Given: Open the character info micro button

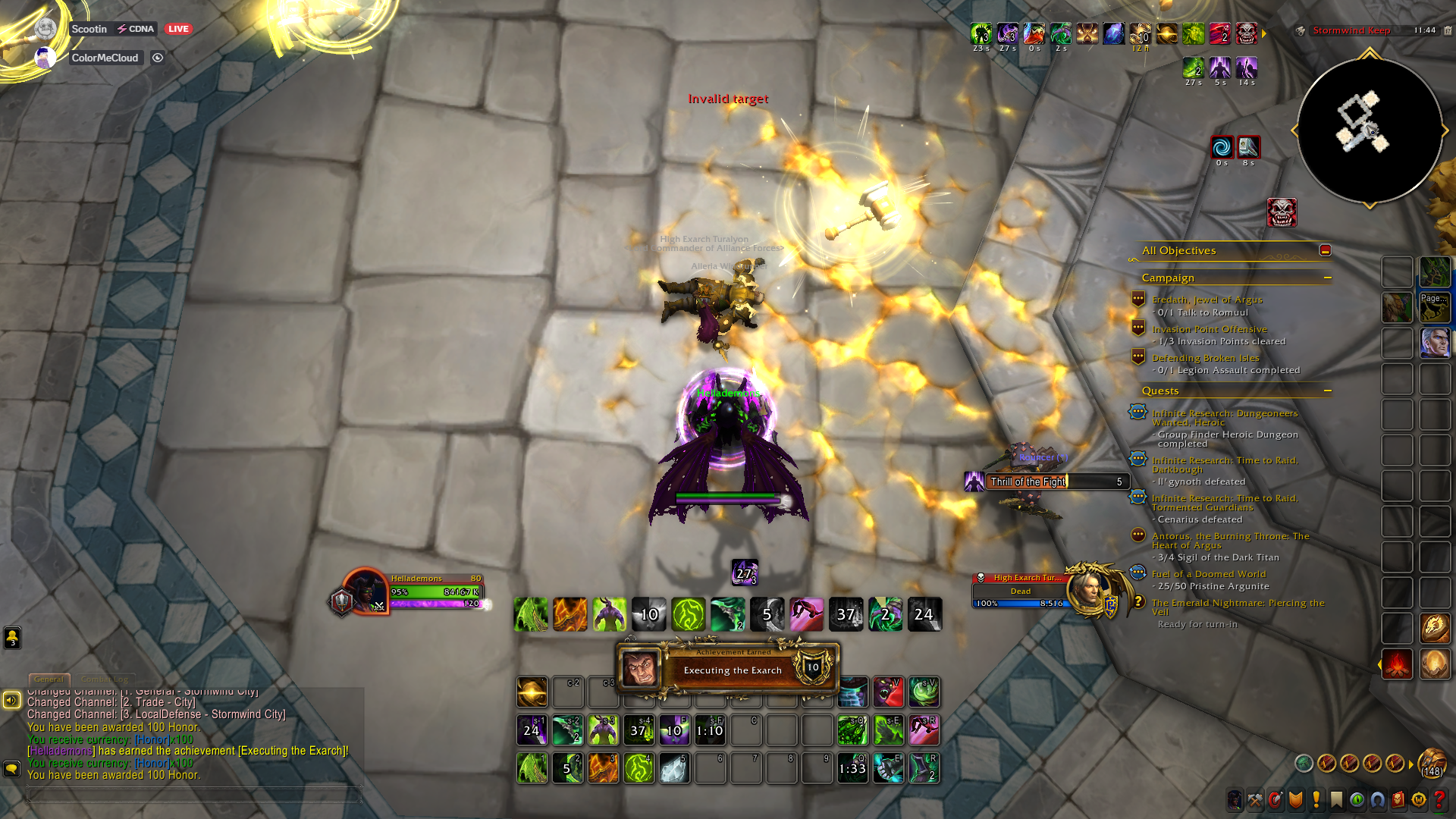Looking at the screenshot, I should coord(1235,800).
